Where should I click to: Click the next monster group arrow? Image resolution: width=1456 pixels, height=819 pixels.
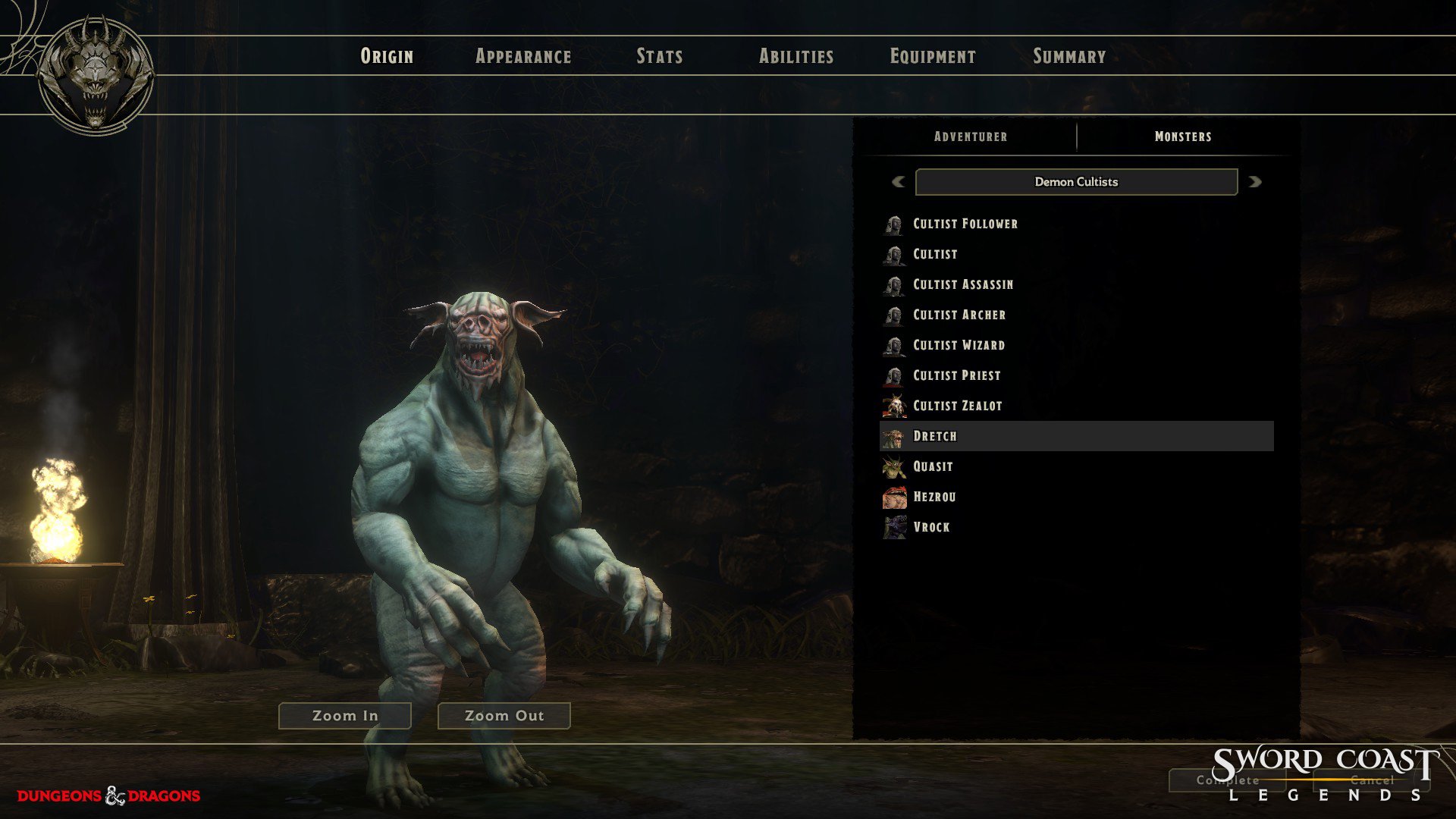(1255, 182)
